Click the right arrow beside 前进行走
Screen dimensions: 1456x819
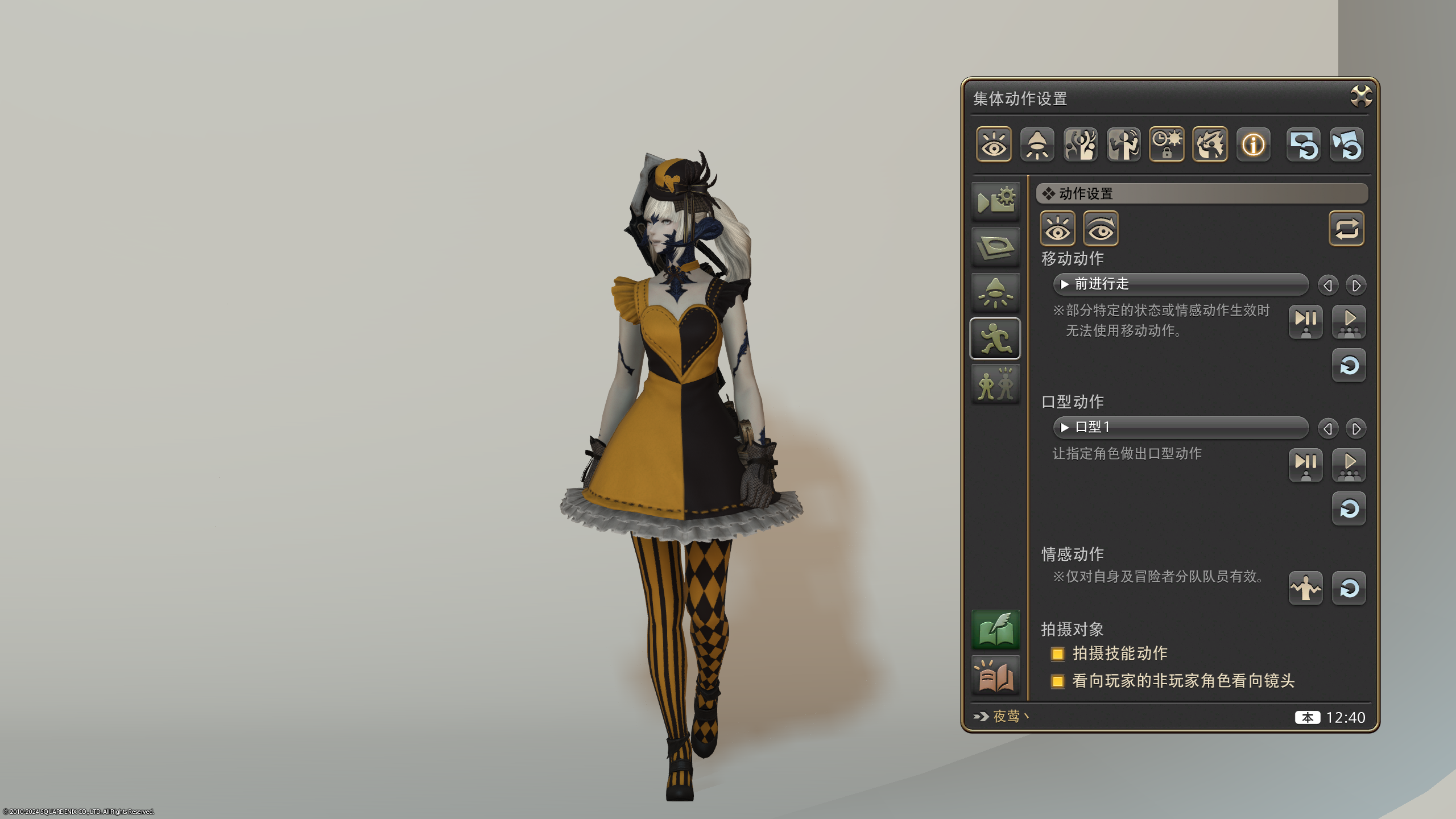(x=1358, y=285)
